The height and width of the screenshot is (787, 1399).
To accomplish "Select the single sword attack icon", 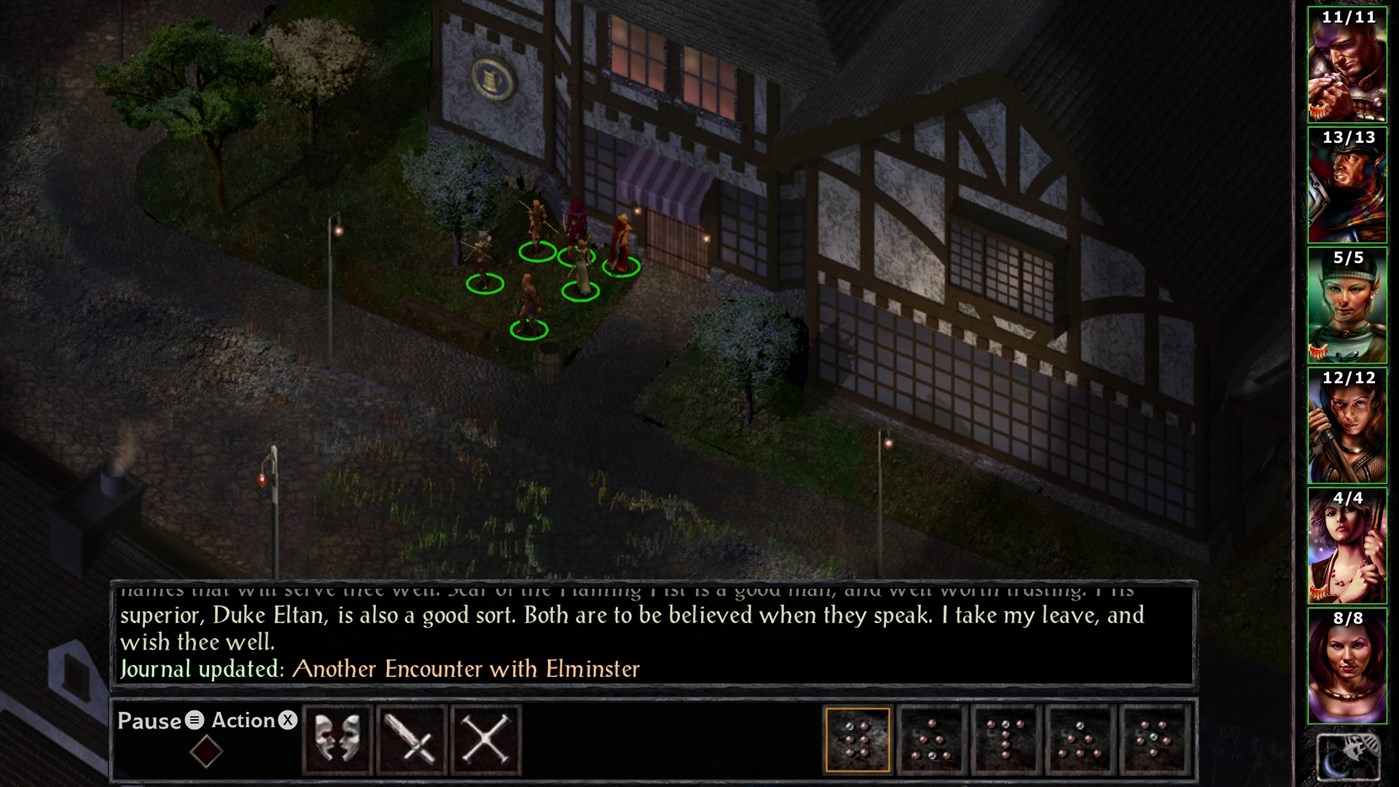I will (411, 740).
